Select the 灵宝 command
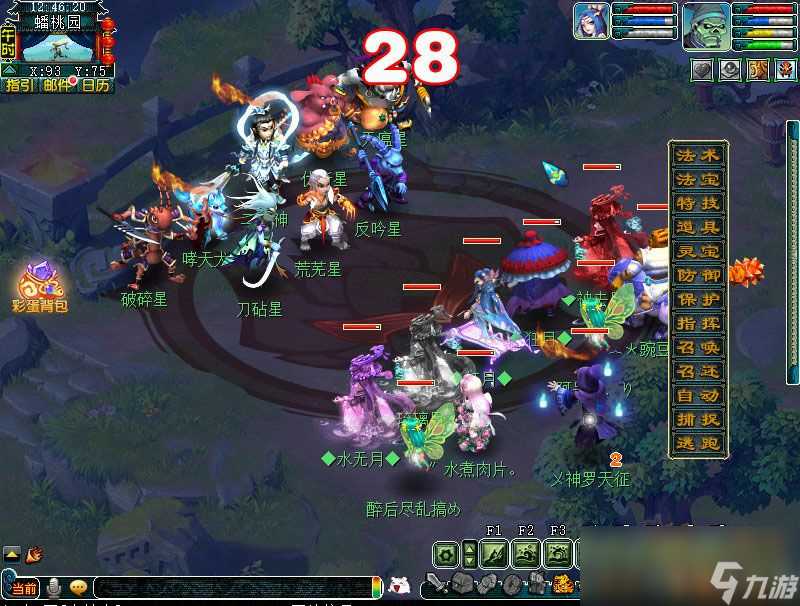The height and width of the screenshot is (606, 800). tap(698, 252)
